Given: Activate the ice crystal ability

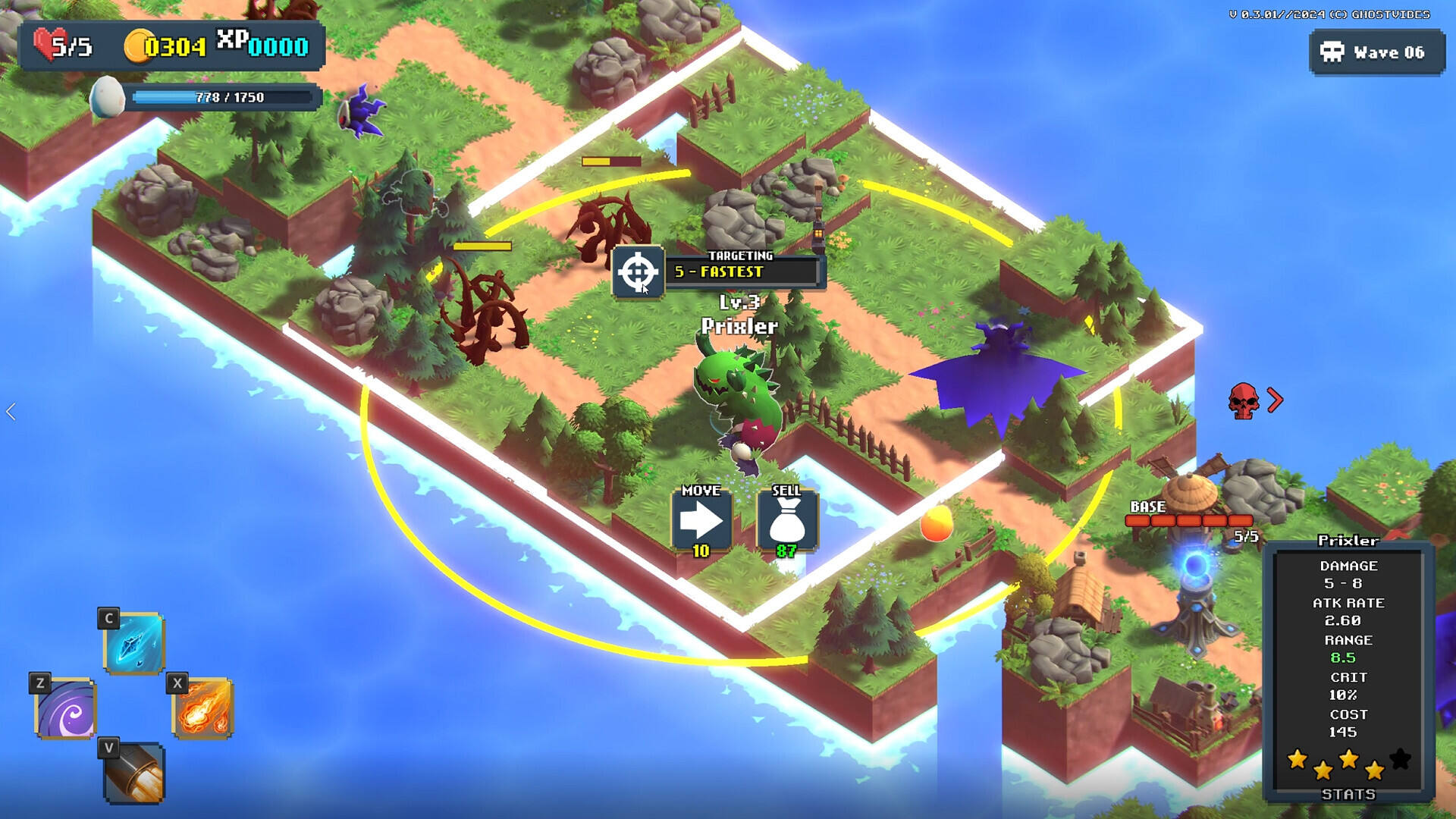Looking at the screenshot, I should (134, 643).
